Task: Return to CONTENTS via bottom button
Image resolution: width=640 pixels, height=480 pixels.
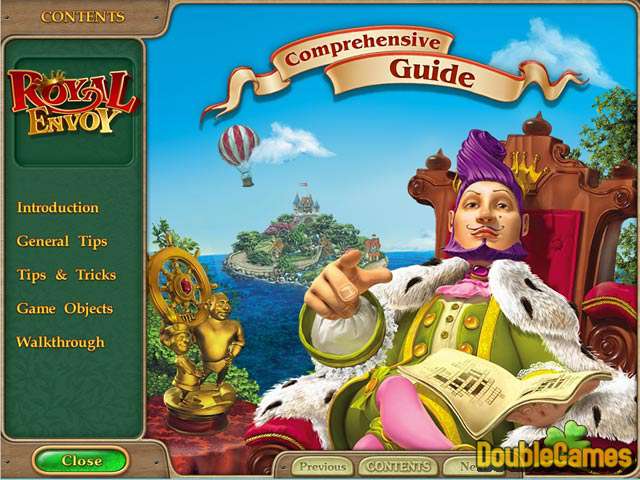Action: 397,466
